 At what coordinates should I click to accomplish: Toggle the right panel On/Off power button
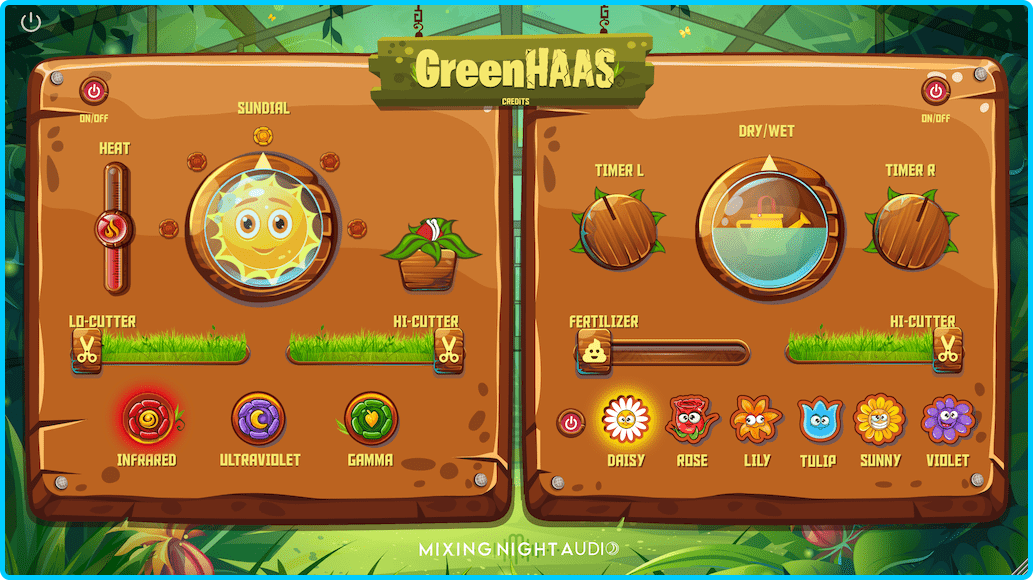tap(935, 92)
